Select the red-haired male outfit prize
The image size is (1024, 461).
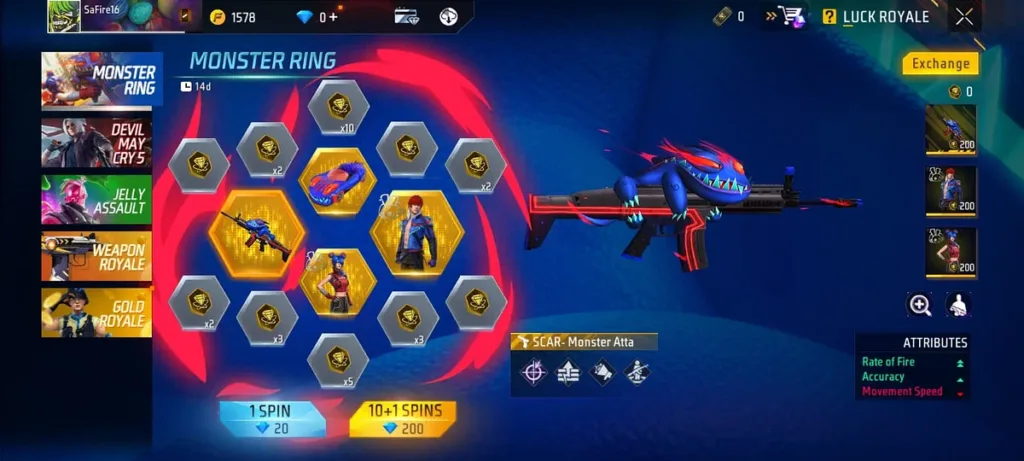417,234
